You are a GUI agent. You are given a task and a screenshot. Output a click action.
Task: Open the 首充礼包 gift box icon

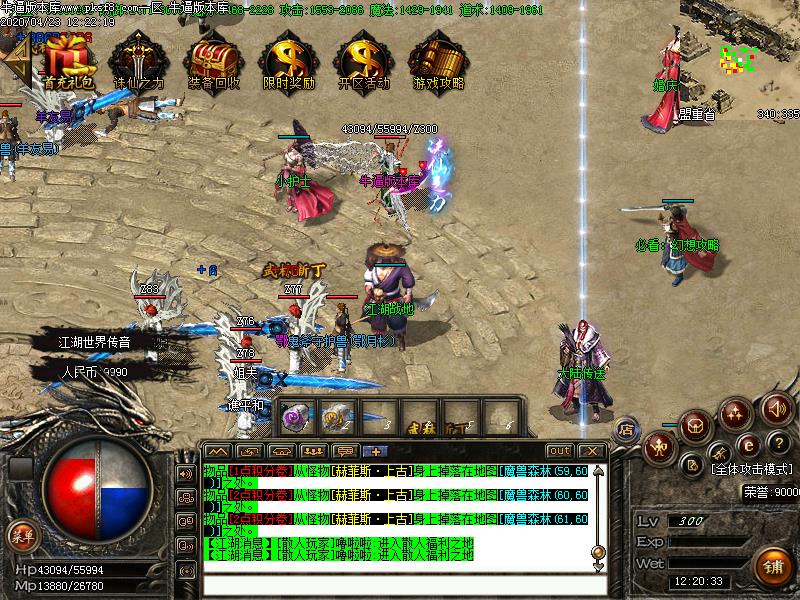coord(66,58)
